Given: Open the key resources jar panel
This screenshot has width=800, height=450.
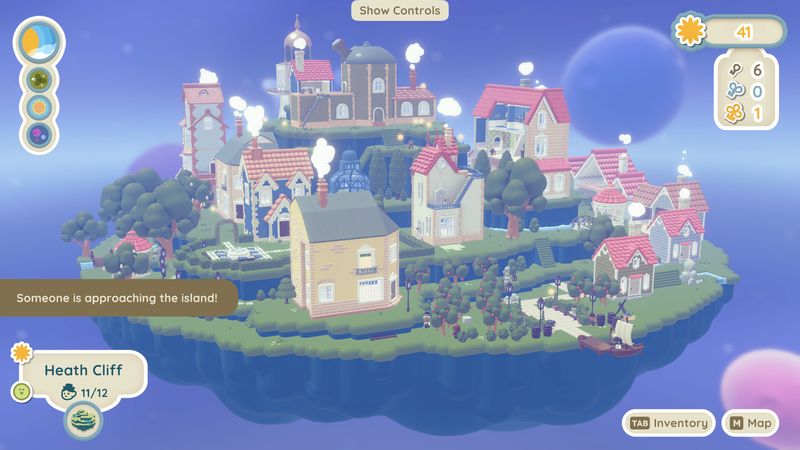Looking at the screenshot, I should click(746, 92).
